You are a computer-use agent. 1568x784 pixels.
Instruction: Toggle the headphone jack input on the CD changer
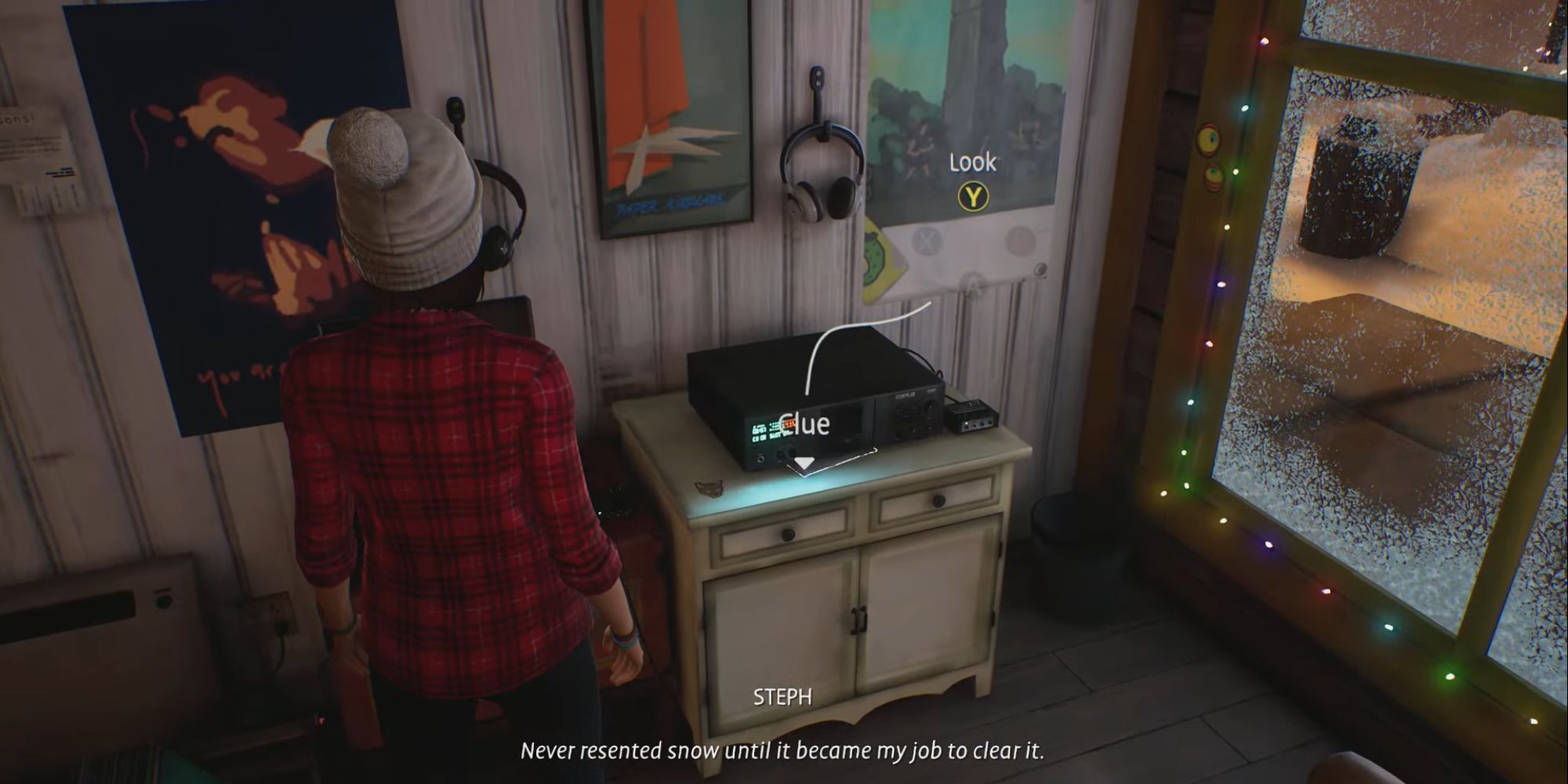point(760,459)
